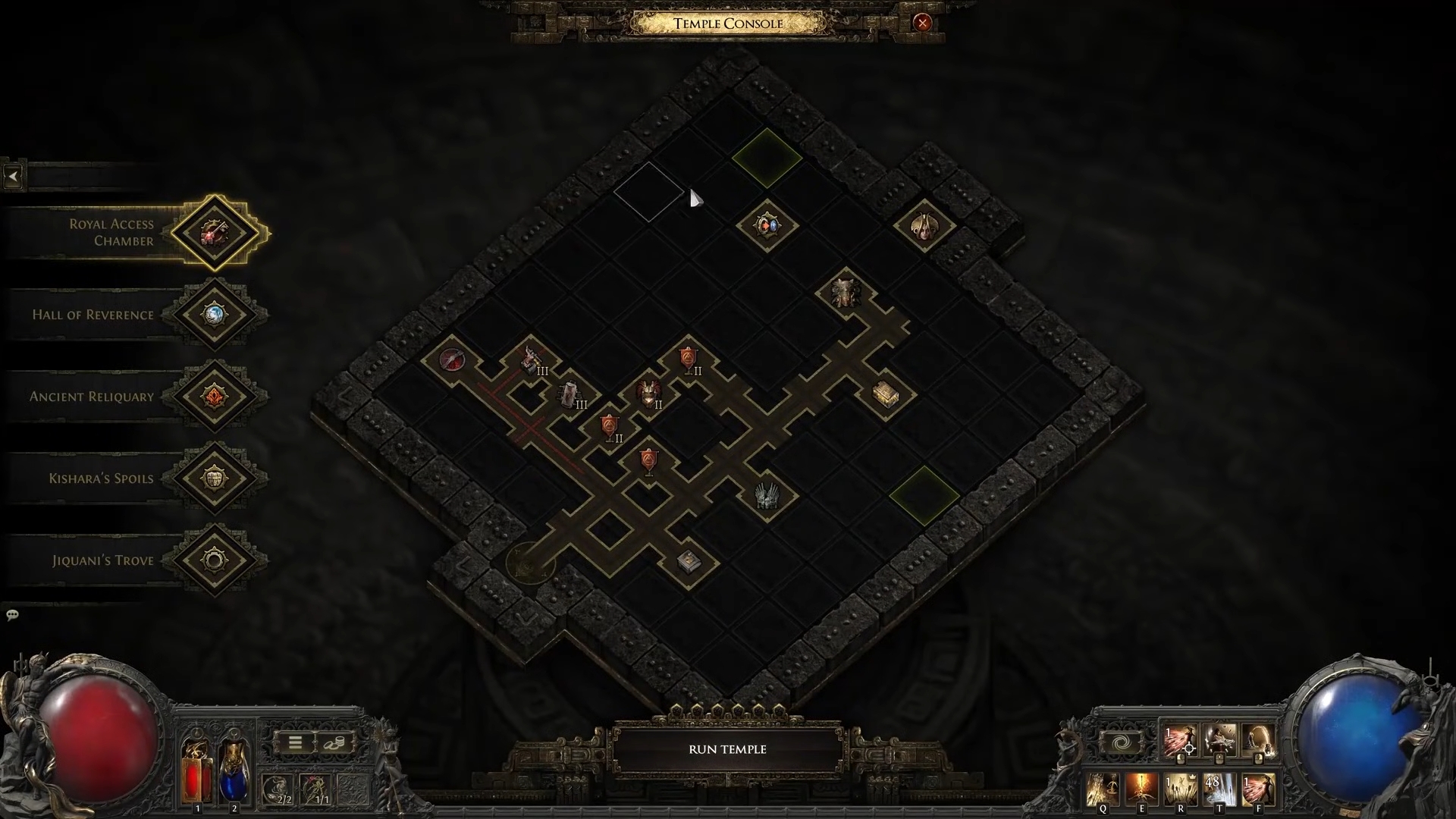Choose the Jiquani's Trove room
The image size is (1456, 819).
coord(215,560)
